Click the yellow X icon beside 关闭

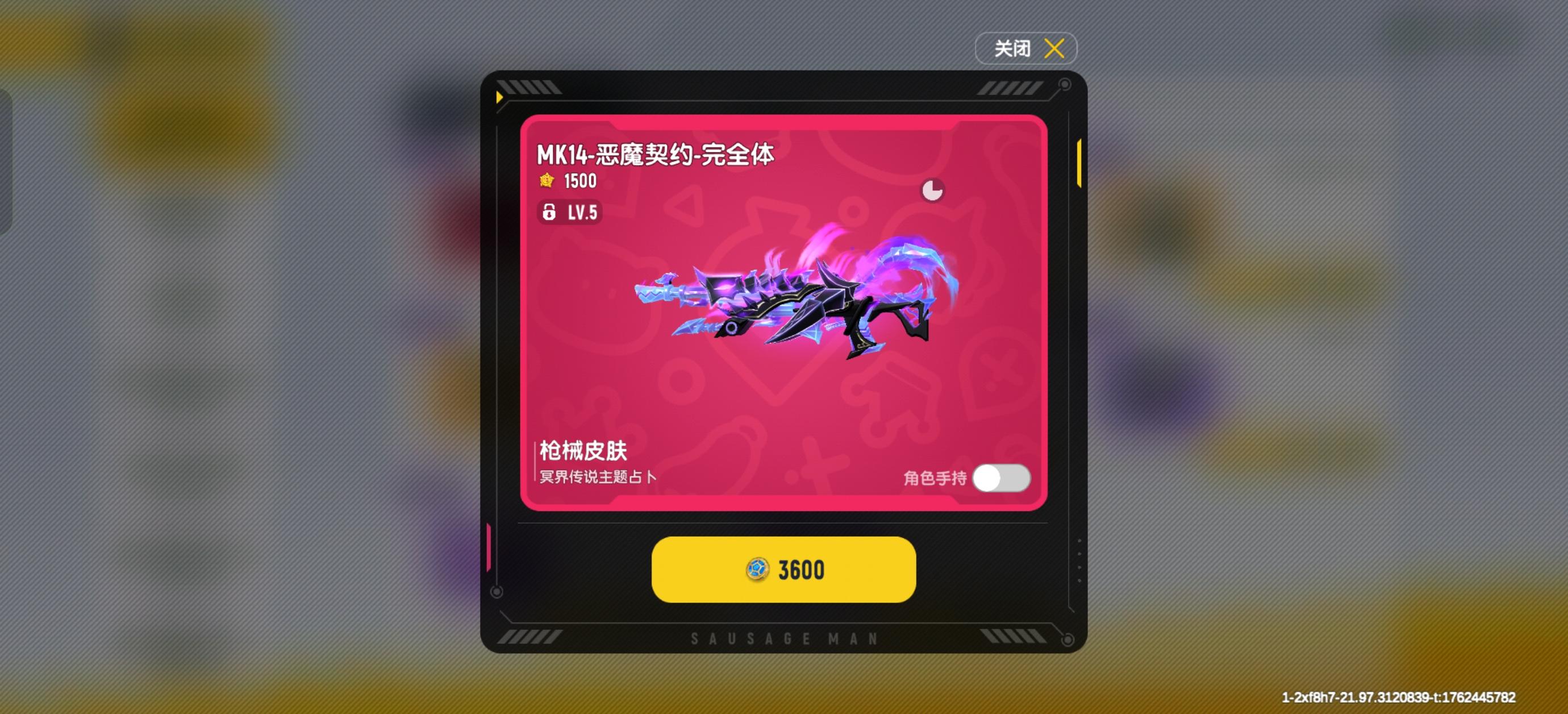[x=1054, y=48]
